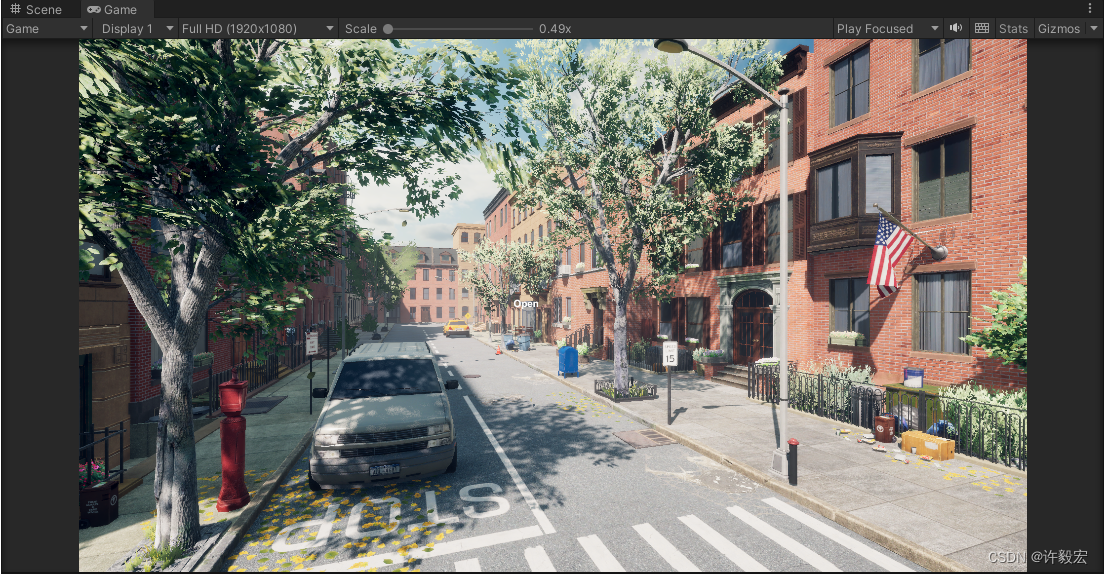Toggle the Stats overlay button
The image size is (1104, 575).
coord(1013,29)
